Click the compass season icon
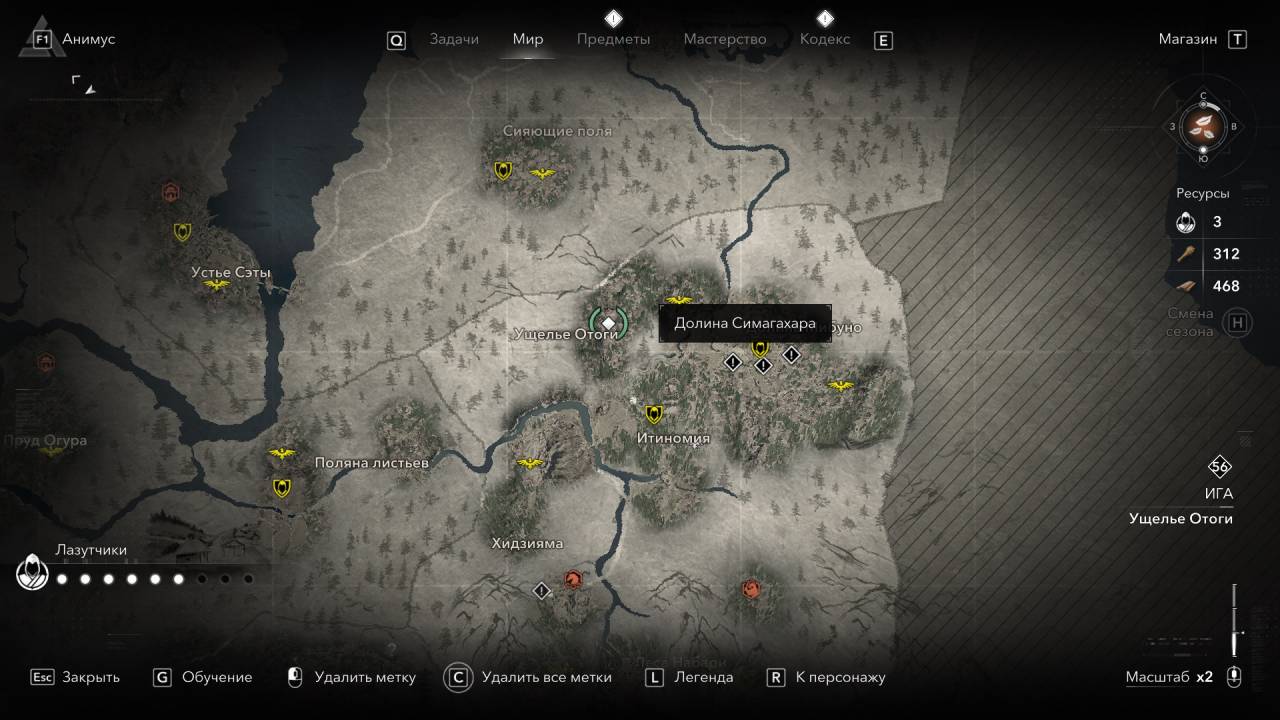This screenshot has height=720, width=1280. tap(1203, 126)
